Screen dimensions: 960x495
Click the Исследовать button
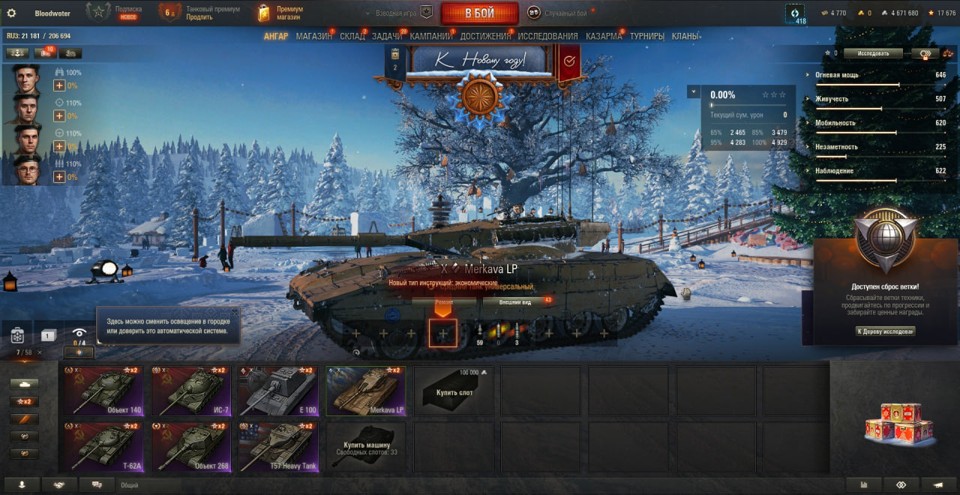click(x=872, y=53)
